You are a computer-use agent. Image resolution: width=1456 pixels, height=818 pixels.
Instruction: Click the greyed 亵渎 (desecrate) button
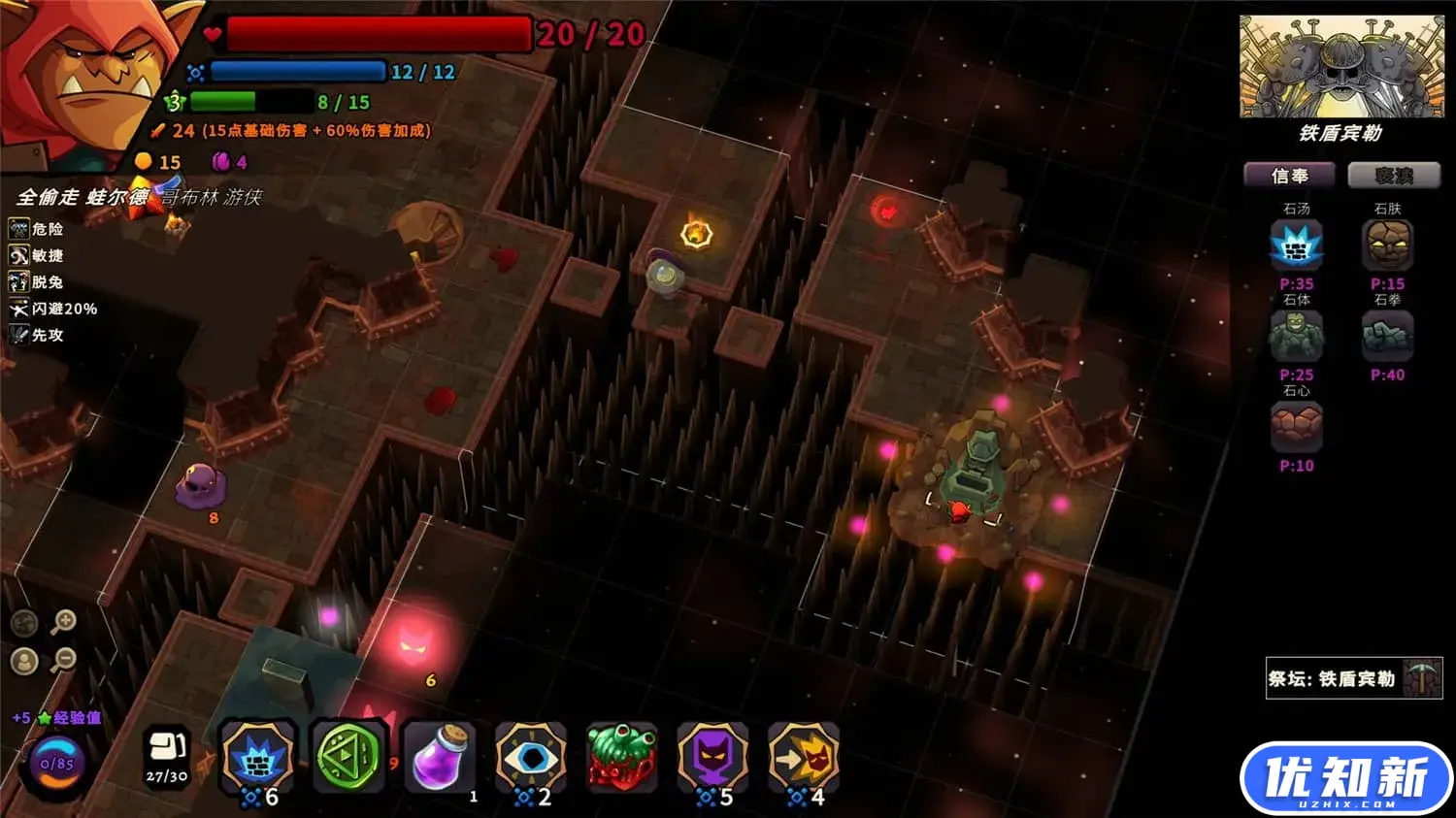click(x=1393, y=176)
